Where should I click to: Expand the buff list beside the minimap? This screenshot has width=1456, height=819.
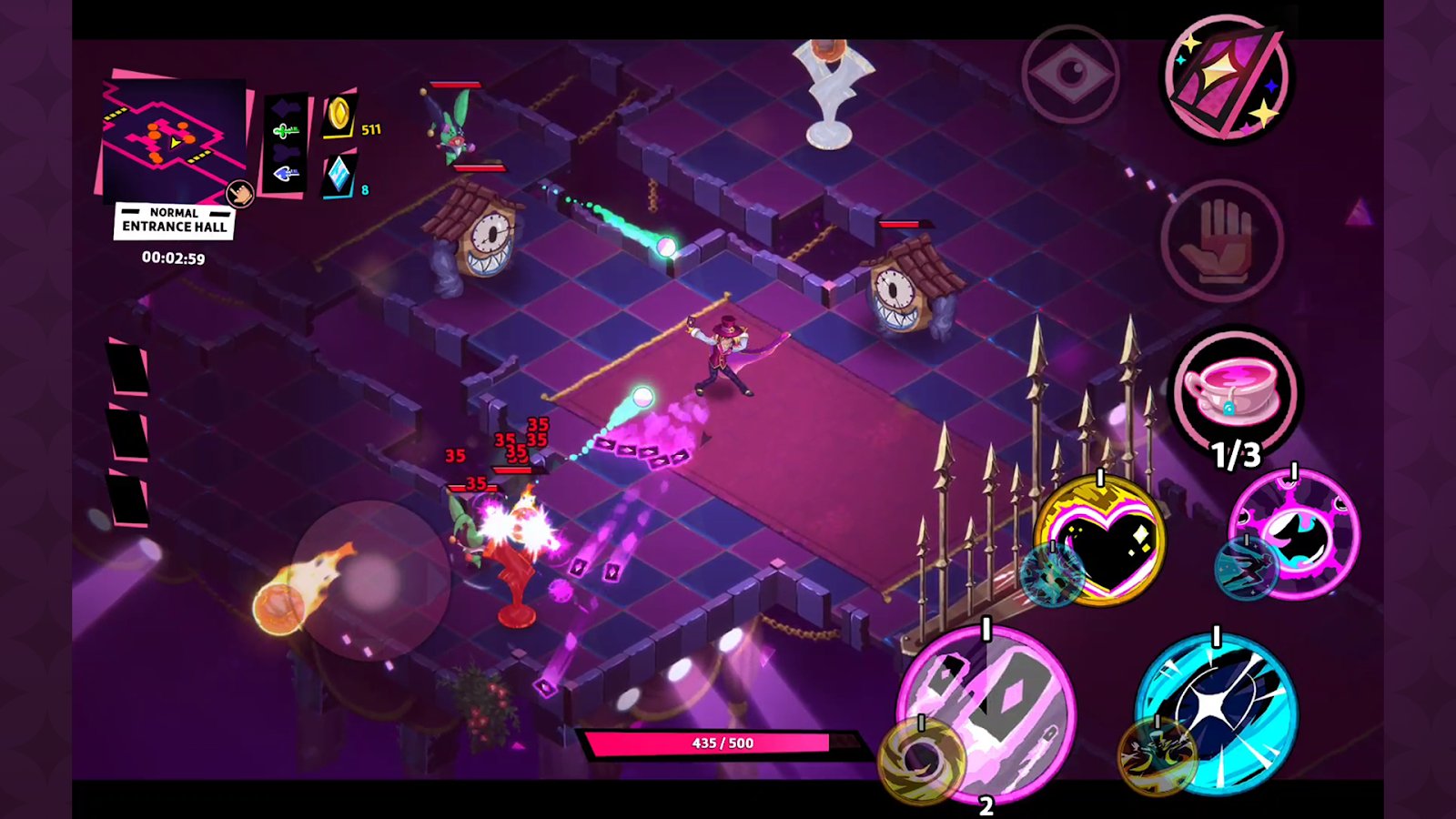pyautogui.click(x=287, y=141)
